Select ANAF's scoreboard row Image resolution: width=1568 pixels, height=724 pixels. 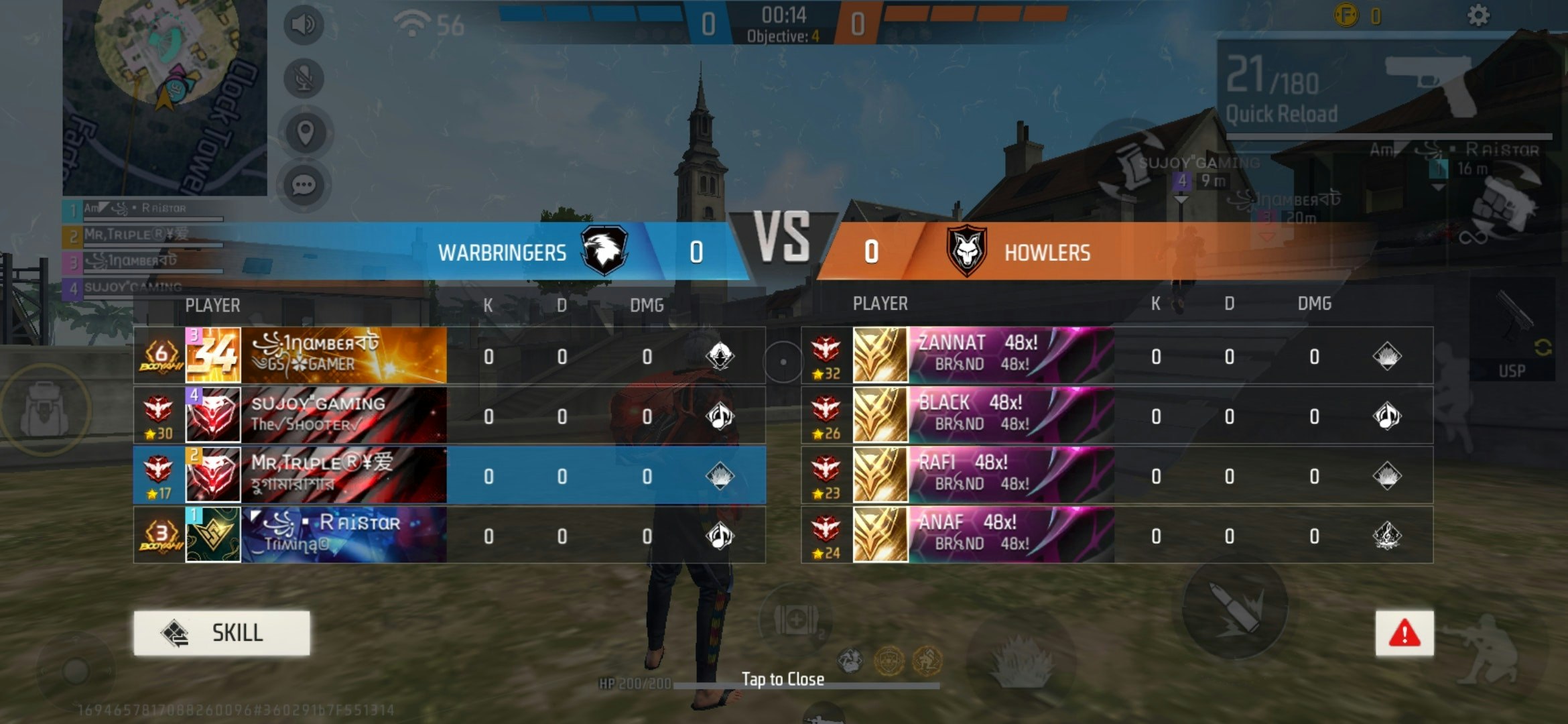point(1116,535)
